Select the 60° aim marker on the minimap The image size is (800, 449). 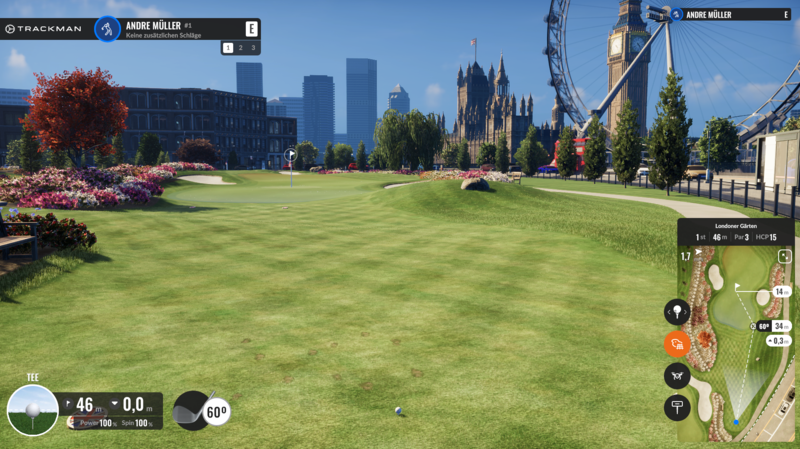coord(763,326)
